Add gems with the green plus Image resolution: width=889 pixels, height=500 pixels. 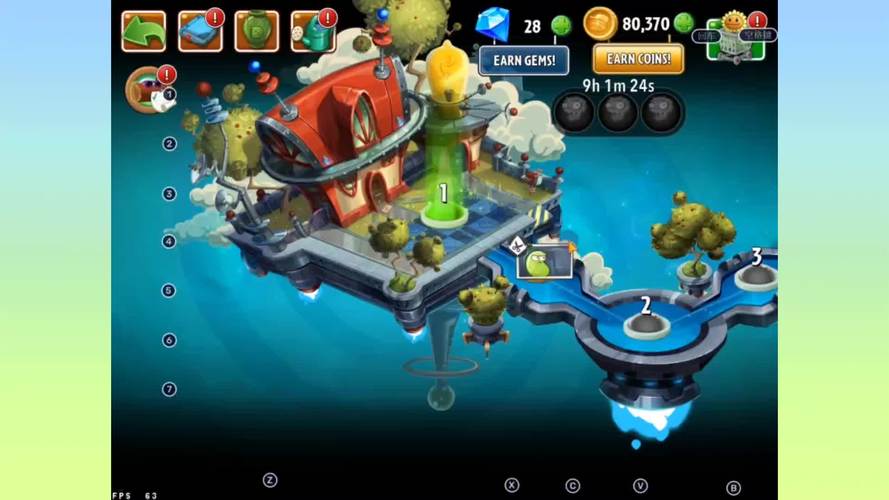tap(561, 25)
